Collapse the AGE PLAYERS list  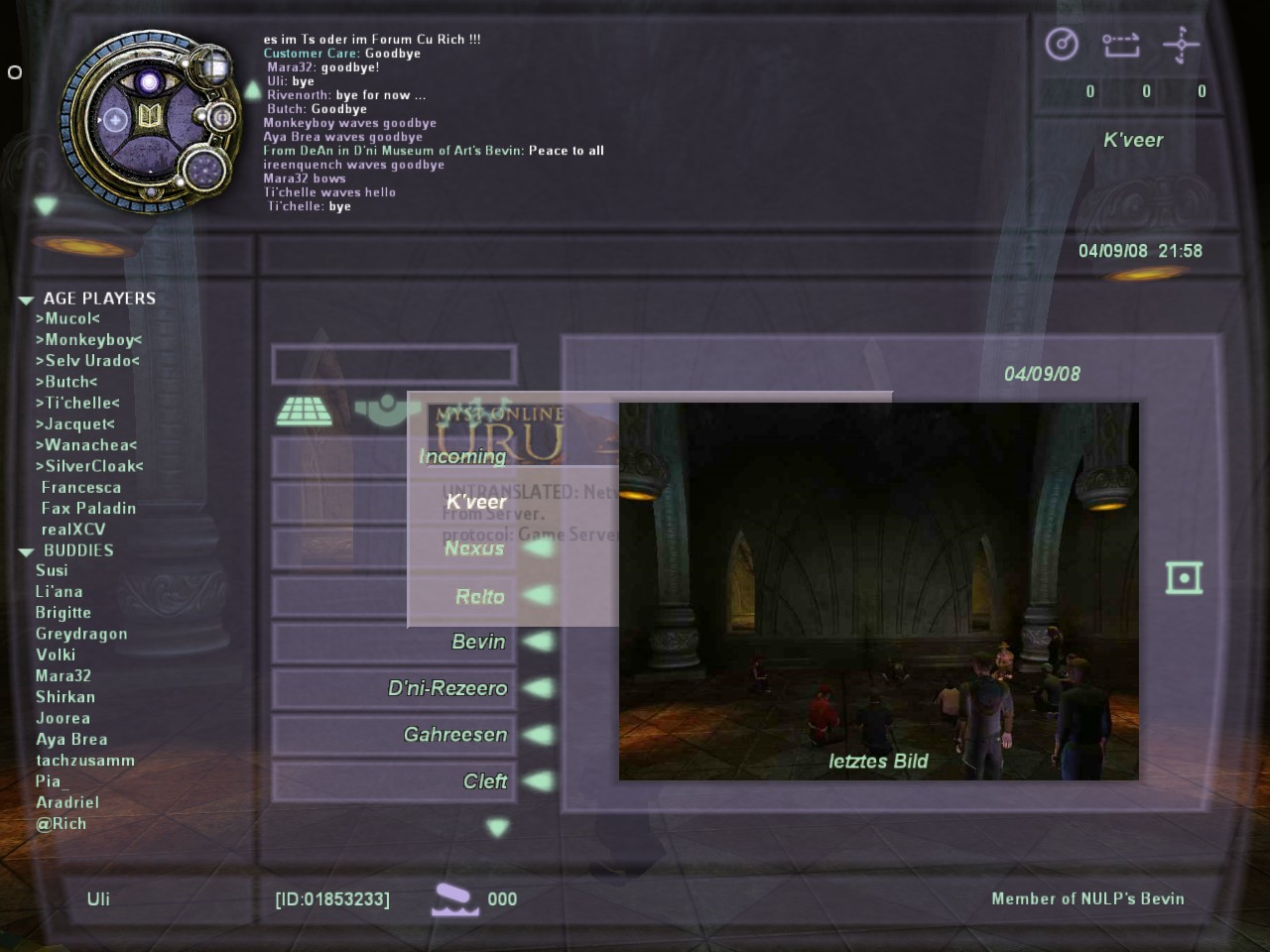pos(27,299)
